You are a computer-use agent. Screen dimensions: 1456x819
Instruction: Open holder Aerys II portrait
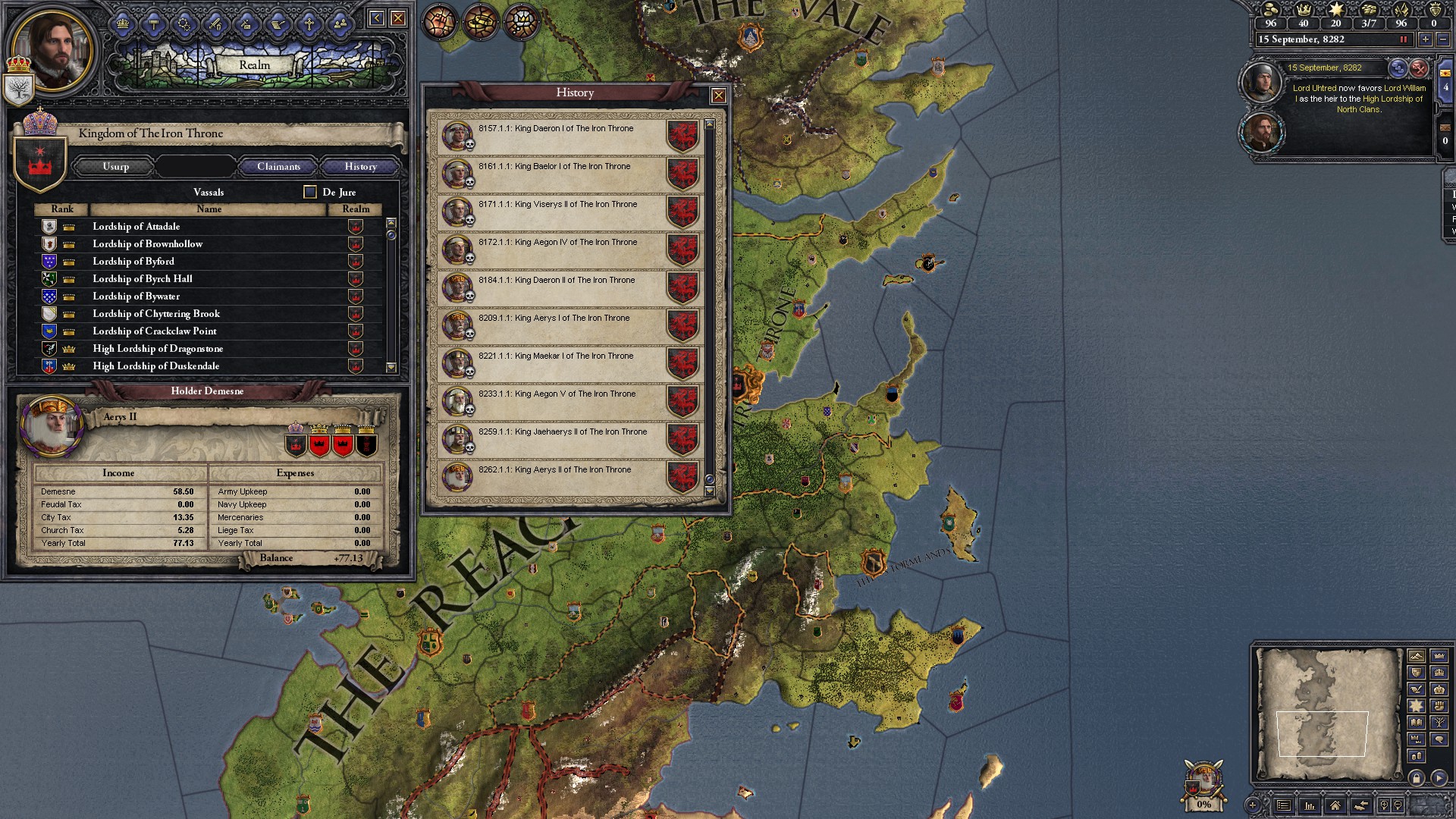pos(53,426)
